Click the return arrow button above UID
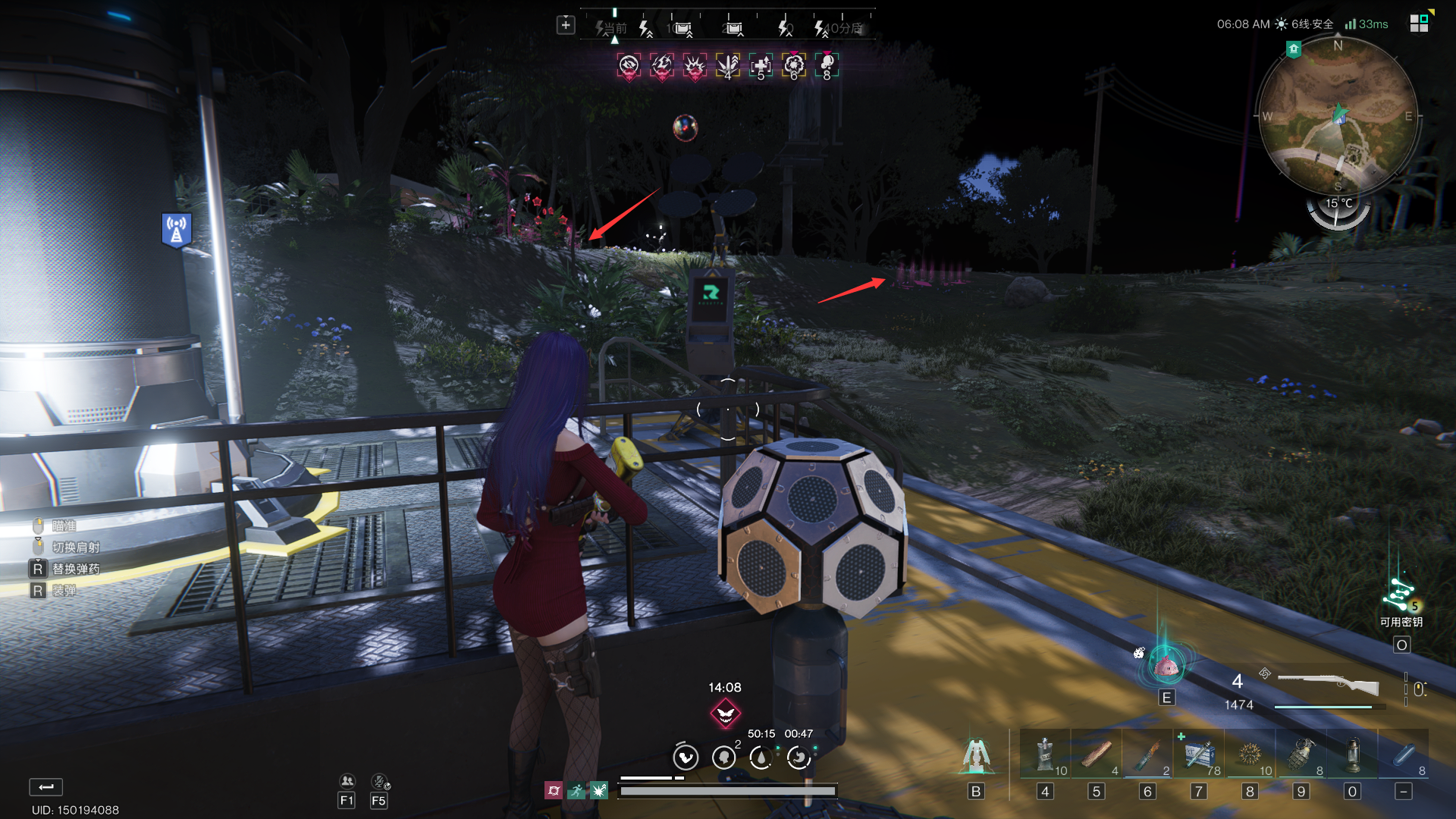This screenshot has width=1456, height=819. tap(46, 786)
